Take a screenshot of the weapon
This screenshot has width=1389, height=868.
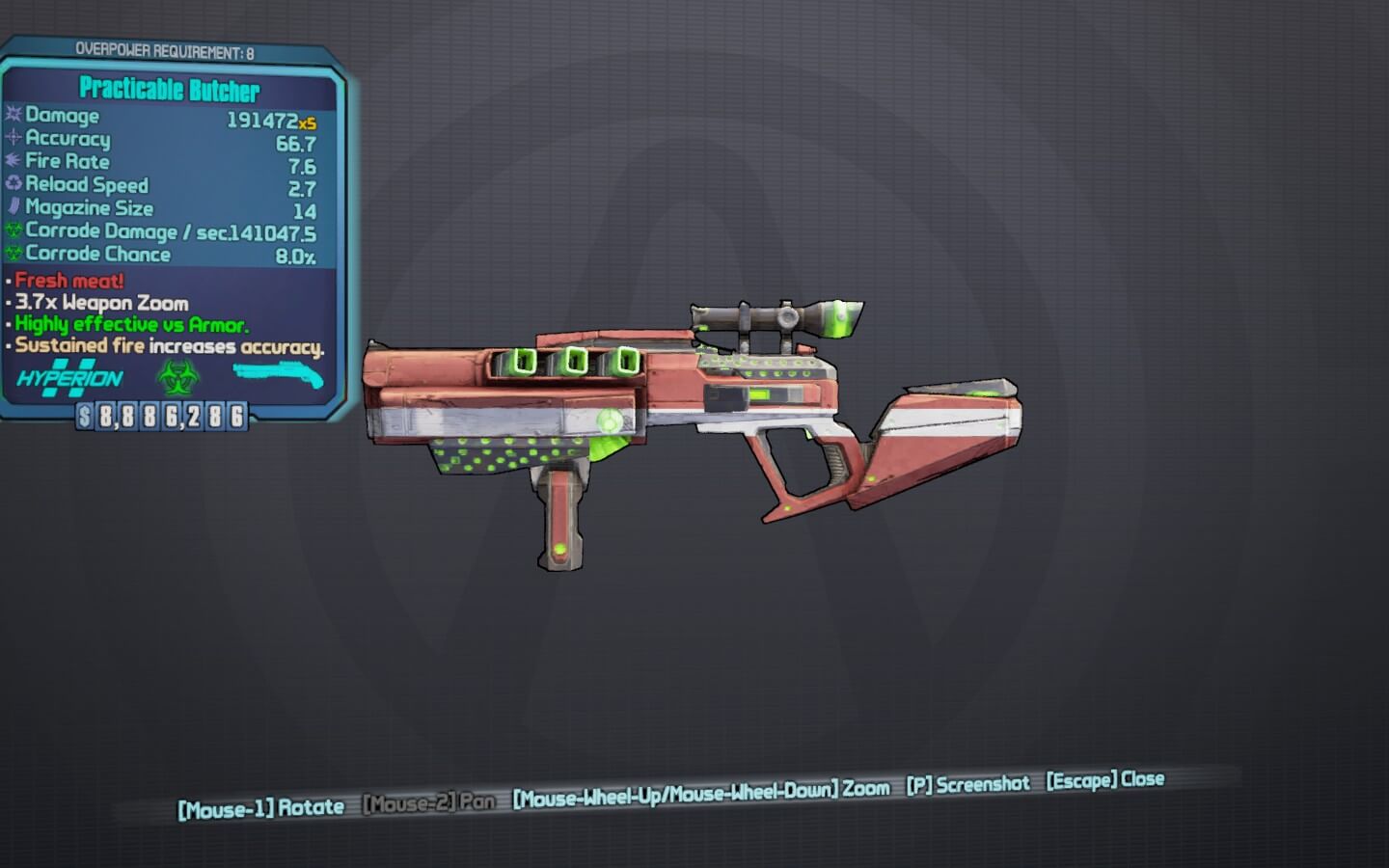[967, 784]
